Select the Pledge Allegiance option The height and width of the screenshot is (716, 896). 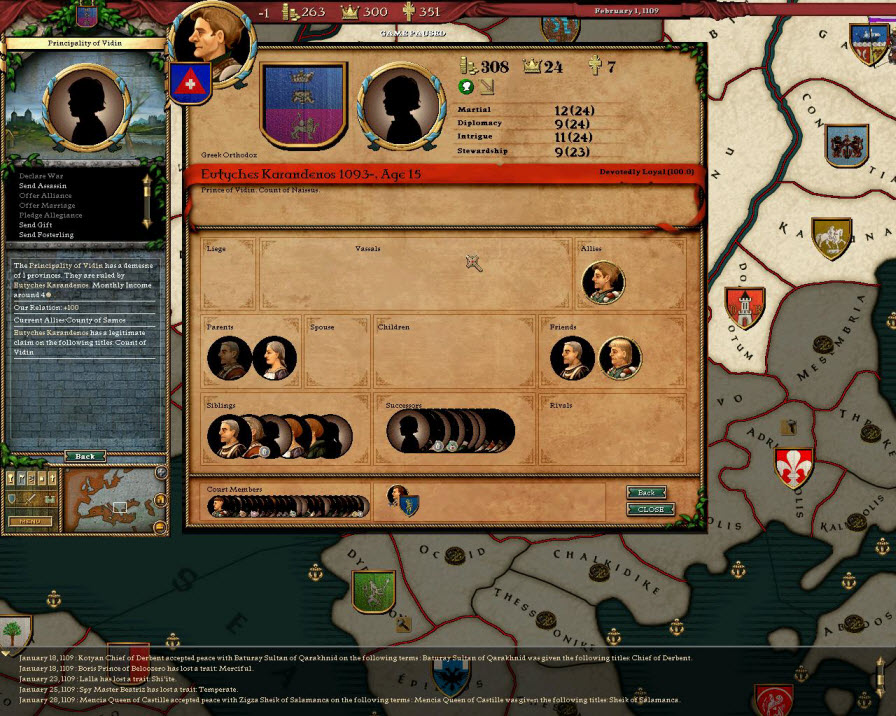coord(50,215)
